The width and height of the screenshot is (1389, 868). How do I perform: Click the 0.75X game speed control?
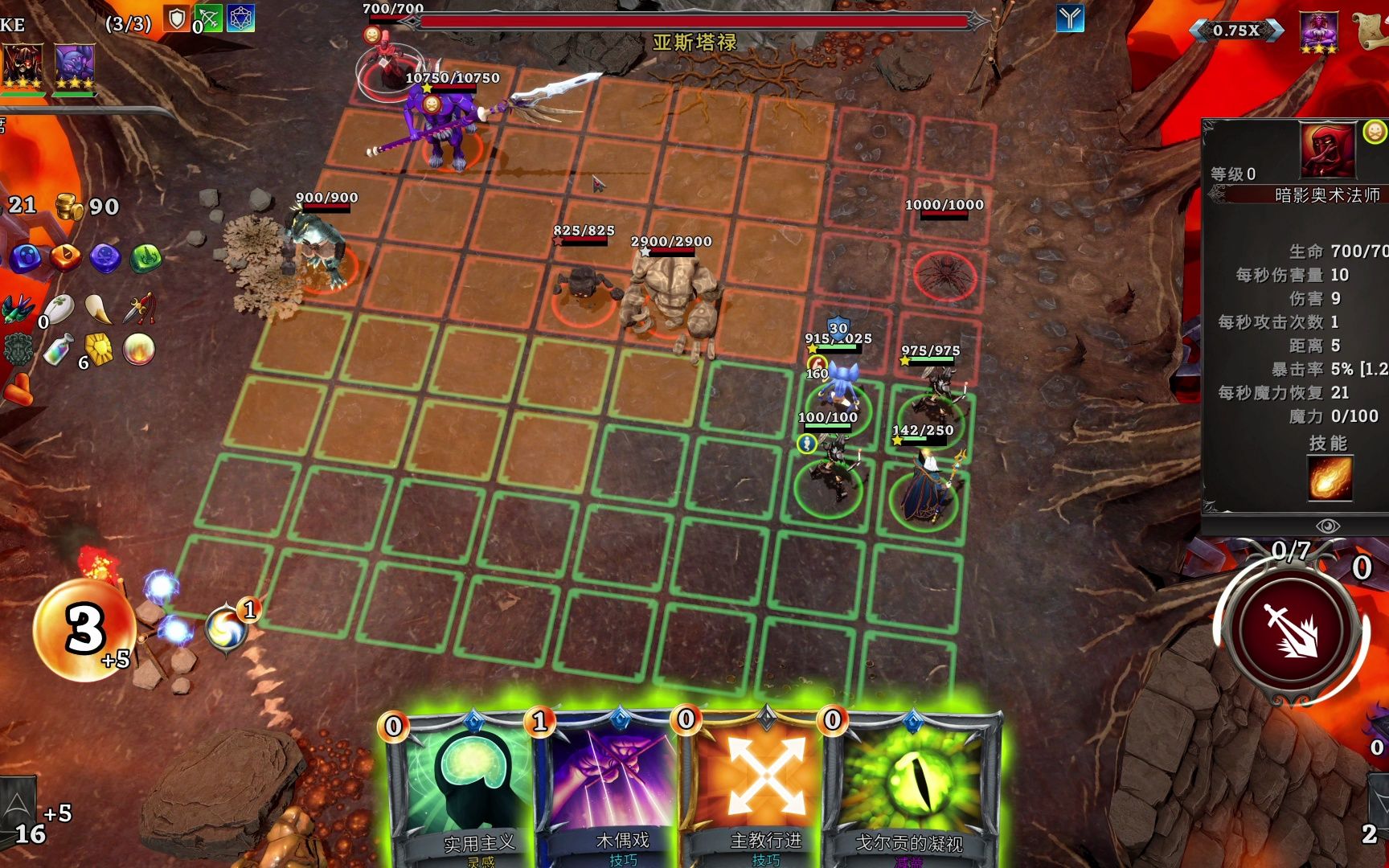pyautogui.click(x=1236, y=31)
